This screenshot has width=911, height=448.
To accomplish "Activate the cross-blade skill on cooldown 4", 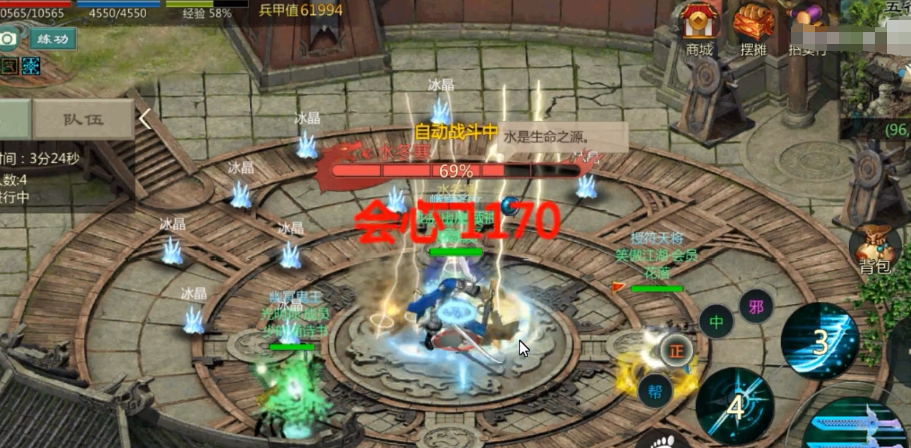I will coord(735,405).
